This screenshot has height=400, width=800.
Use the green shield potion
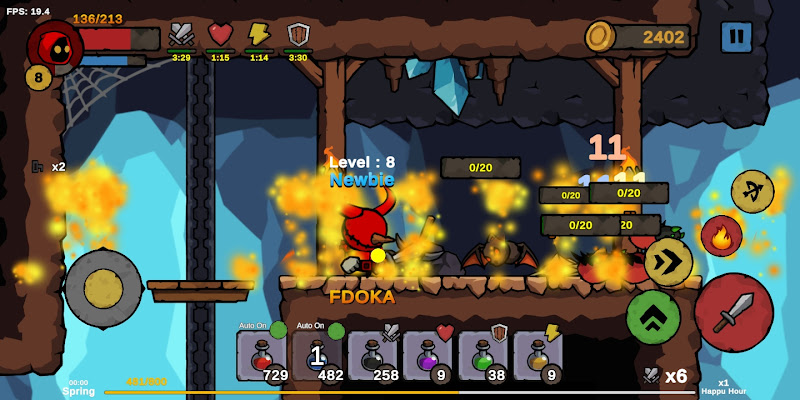[x=483, y=356]
